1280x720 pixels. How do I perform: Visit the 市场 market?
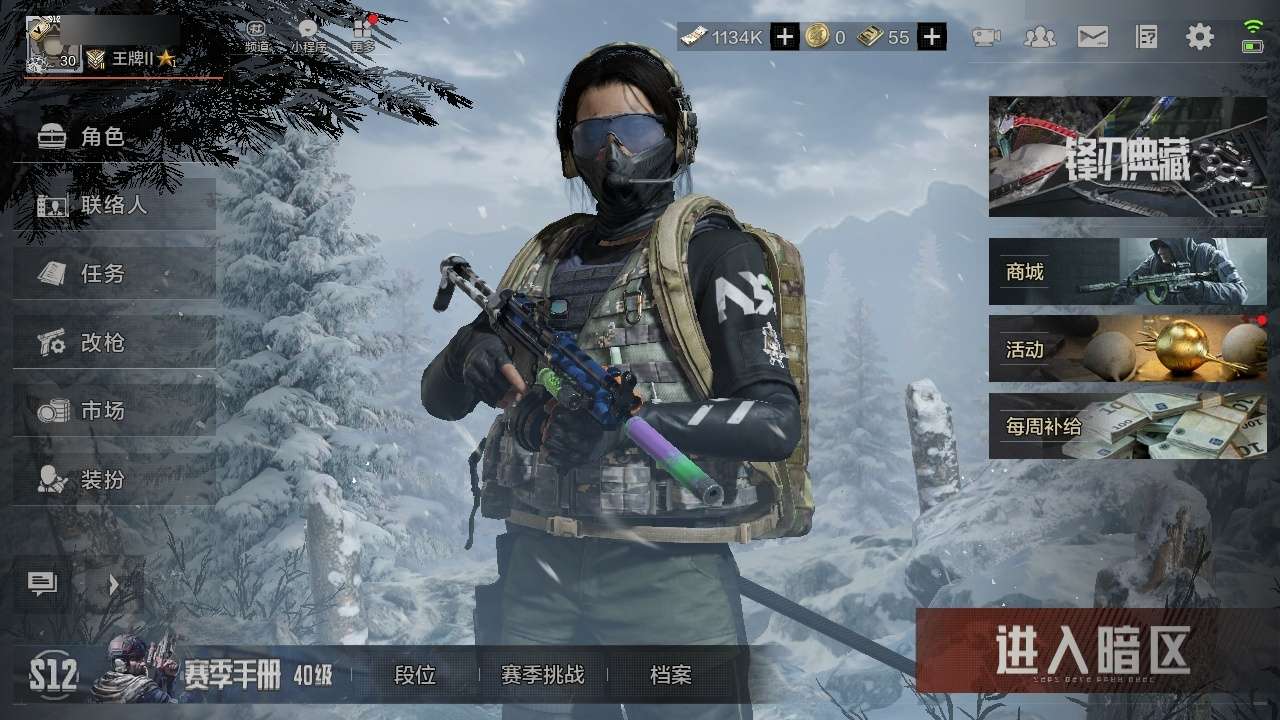click(x=103, y=410)
